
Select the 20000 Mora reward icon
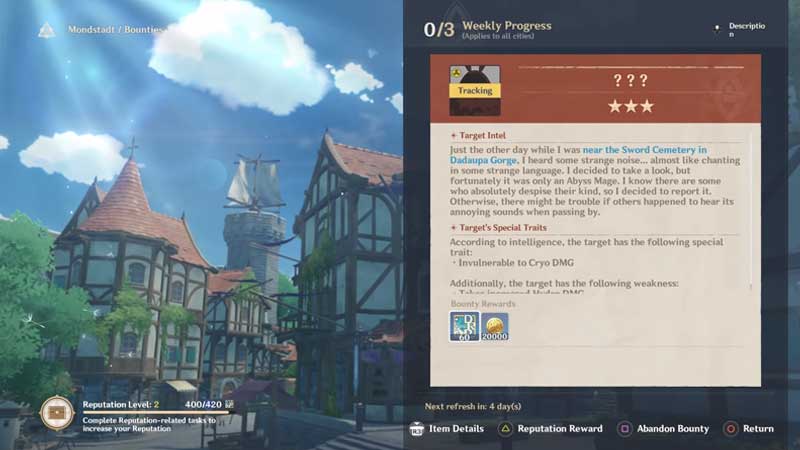(494, 327)
